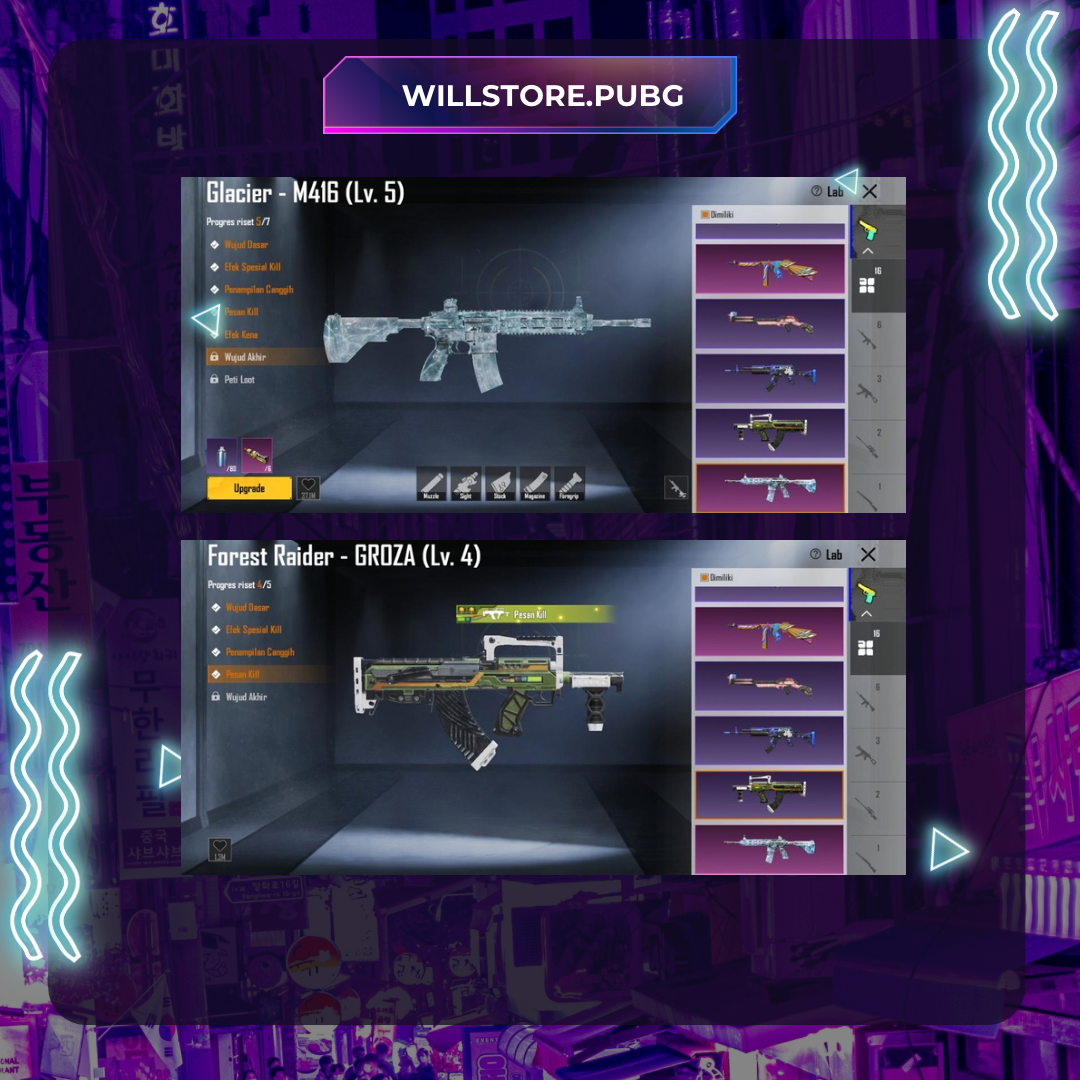The width and height of the screenshot is (1080, 1080).
Task: Close the Glacier M416 screen
Action: coord(869,191)
